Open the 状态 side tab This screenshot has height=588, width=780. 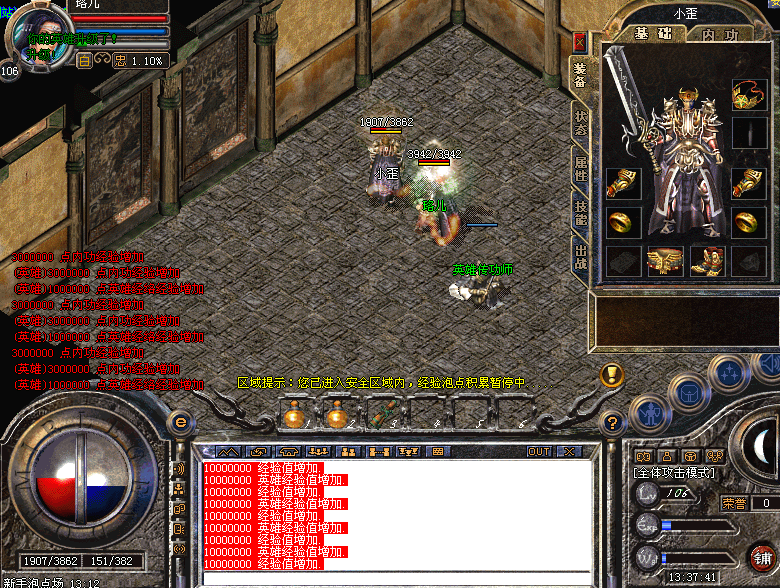(x=580, y=123)
